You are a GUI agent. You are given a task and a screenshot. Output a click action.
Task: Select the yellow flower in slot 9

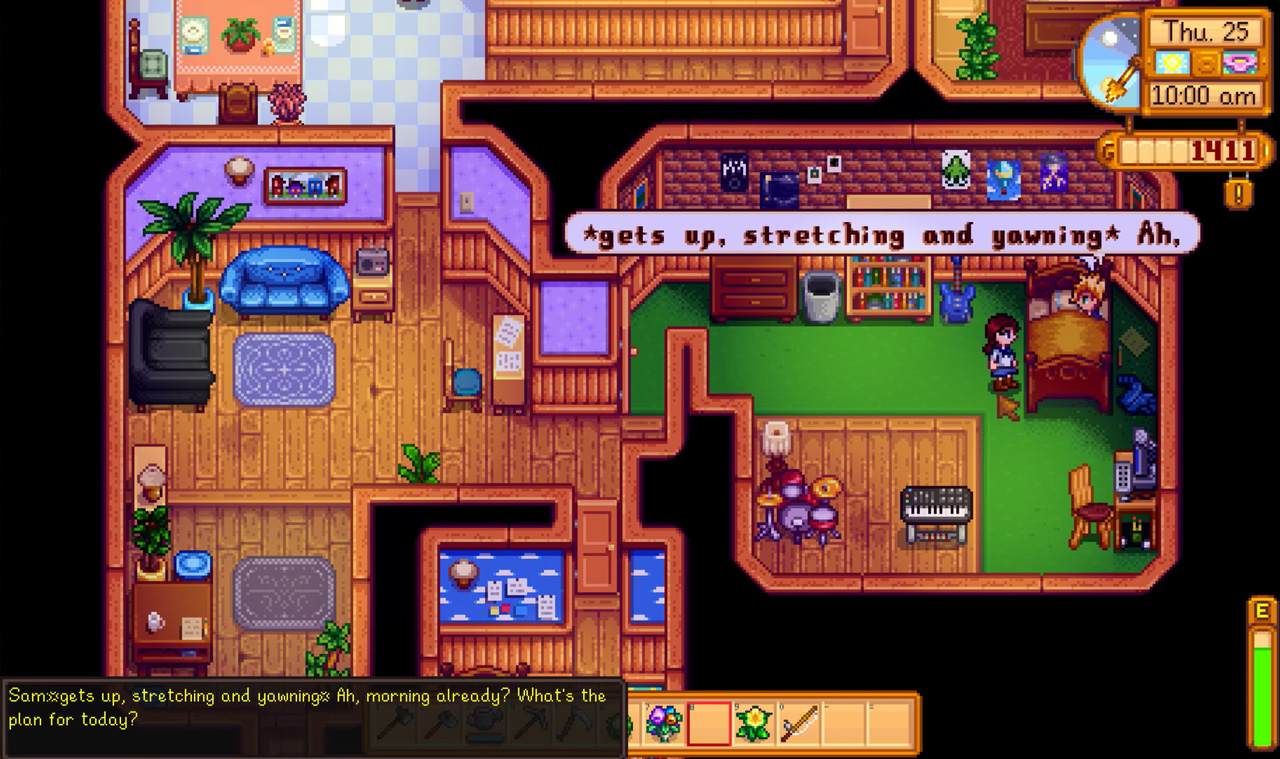pos(754,725)
